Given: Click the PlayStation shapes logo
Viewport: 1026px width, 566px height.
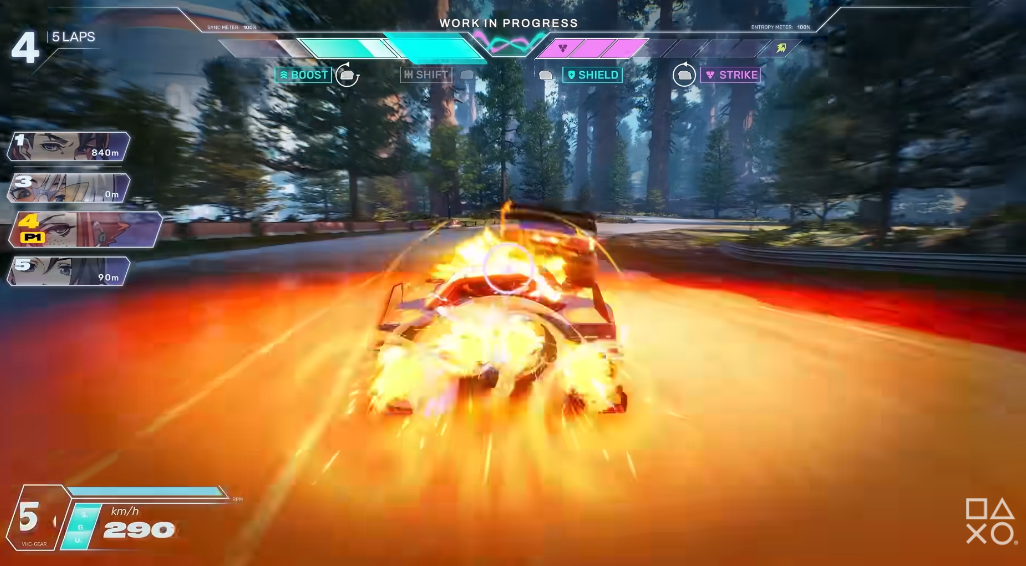Looking at the screenshot, I should 989,522.
